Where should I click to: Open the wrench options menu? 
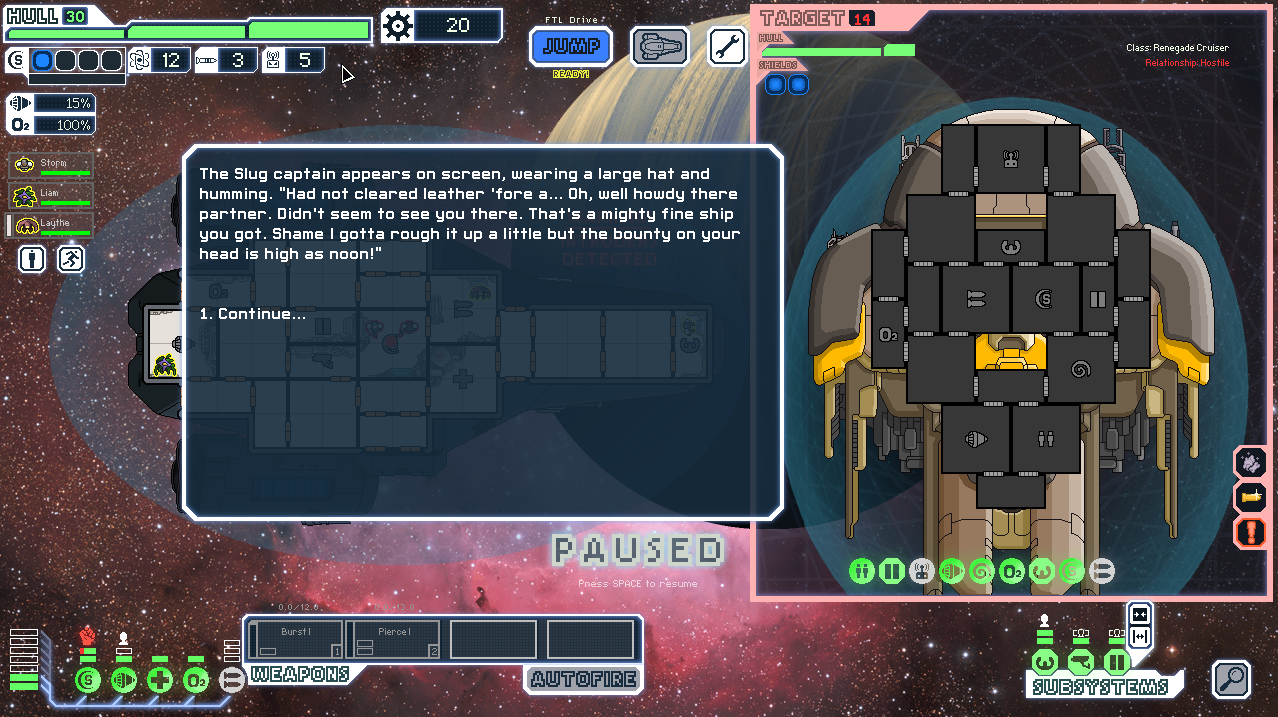[727, 46]
